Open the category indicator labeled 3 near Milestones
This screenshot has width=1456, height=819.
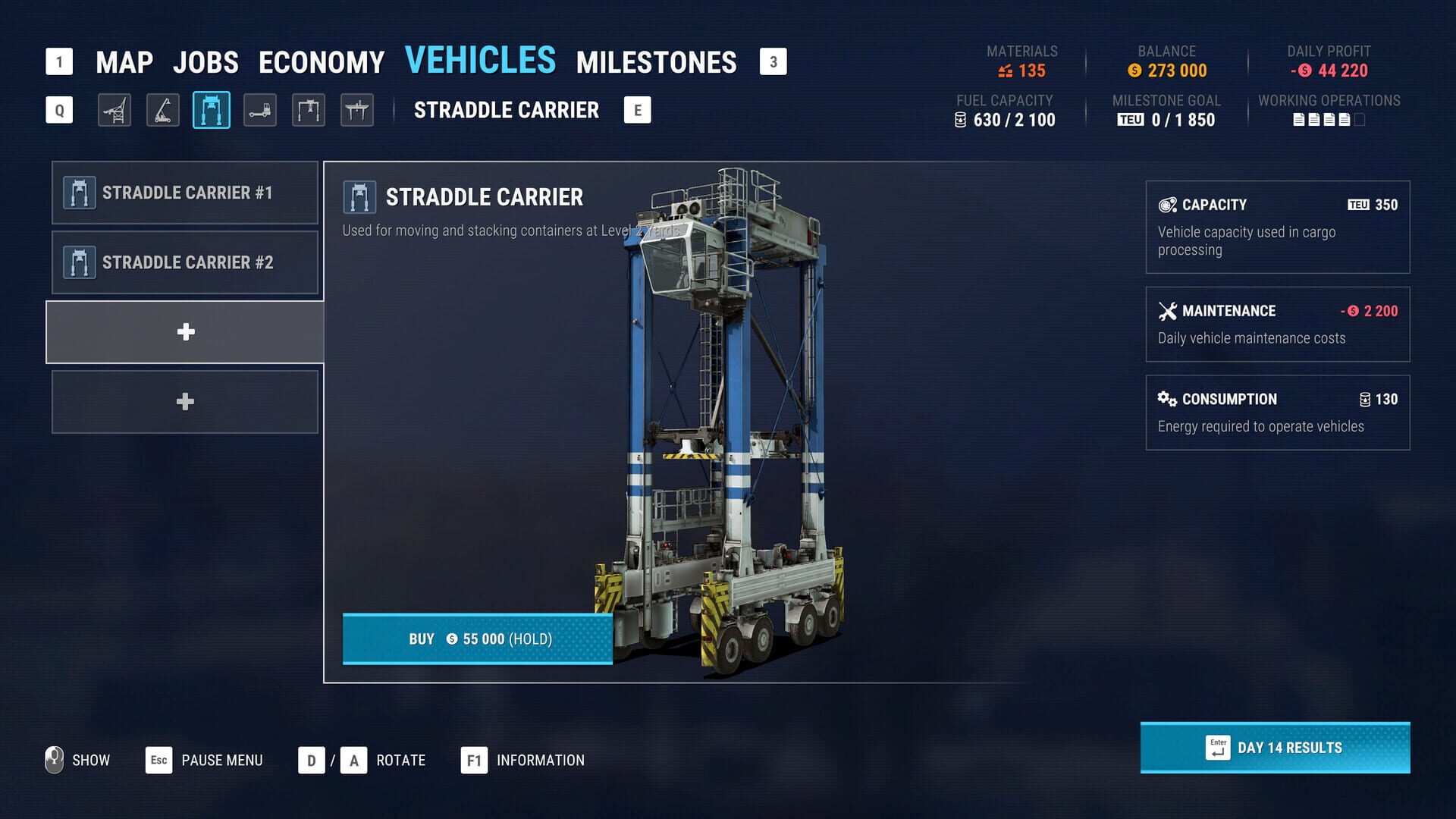click(773, 62)
